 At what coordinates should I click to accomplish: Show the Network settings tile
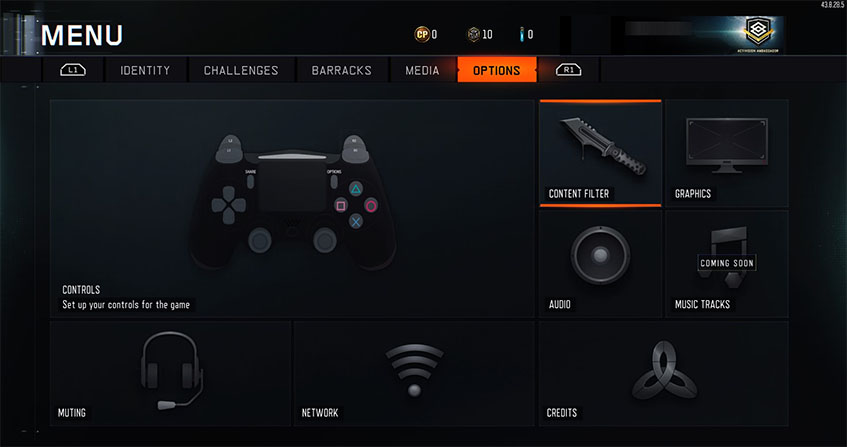[414, 372]
